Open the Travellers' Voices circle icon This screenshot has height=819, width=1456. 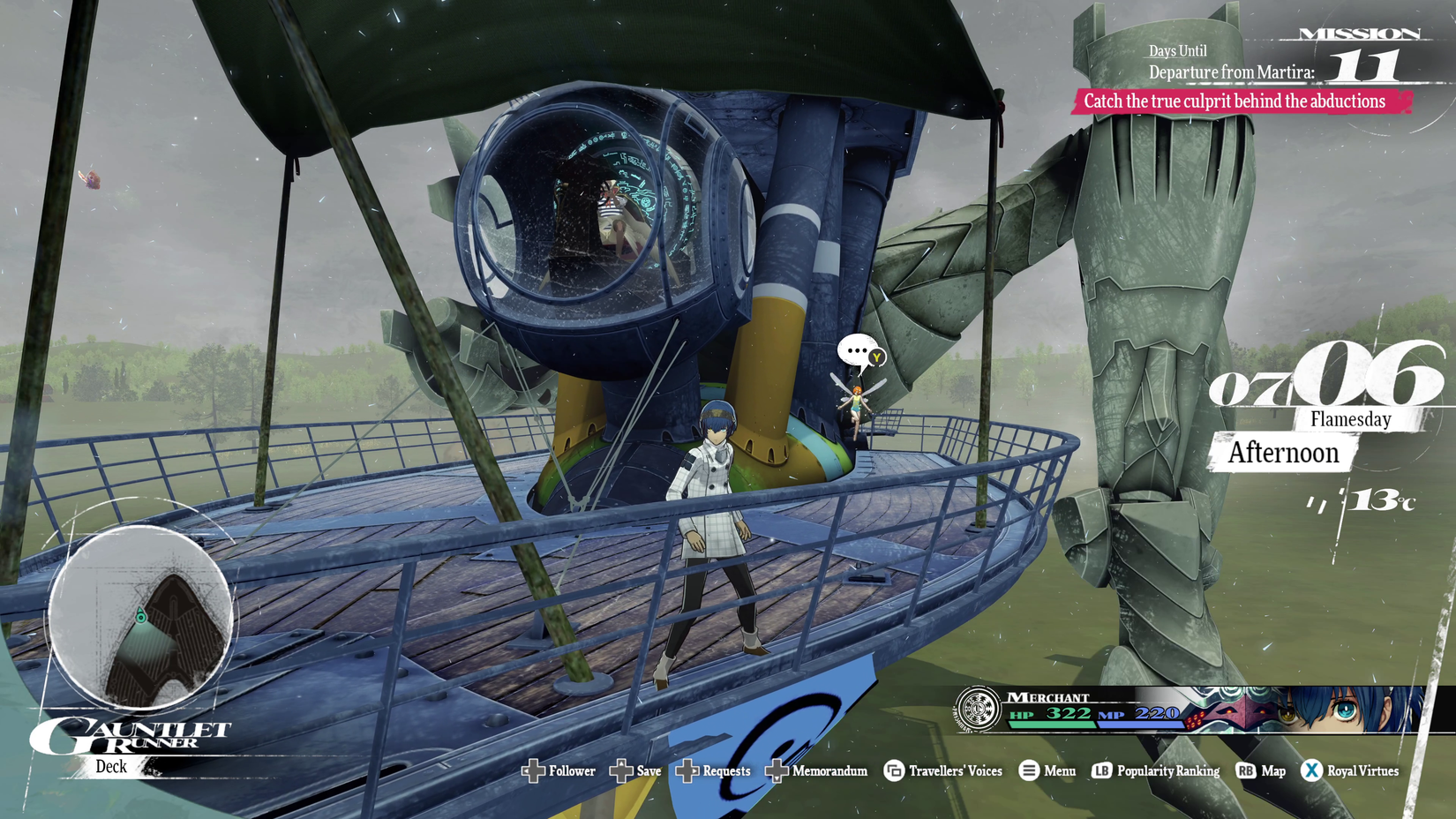tap(893, 770)
